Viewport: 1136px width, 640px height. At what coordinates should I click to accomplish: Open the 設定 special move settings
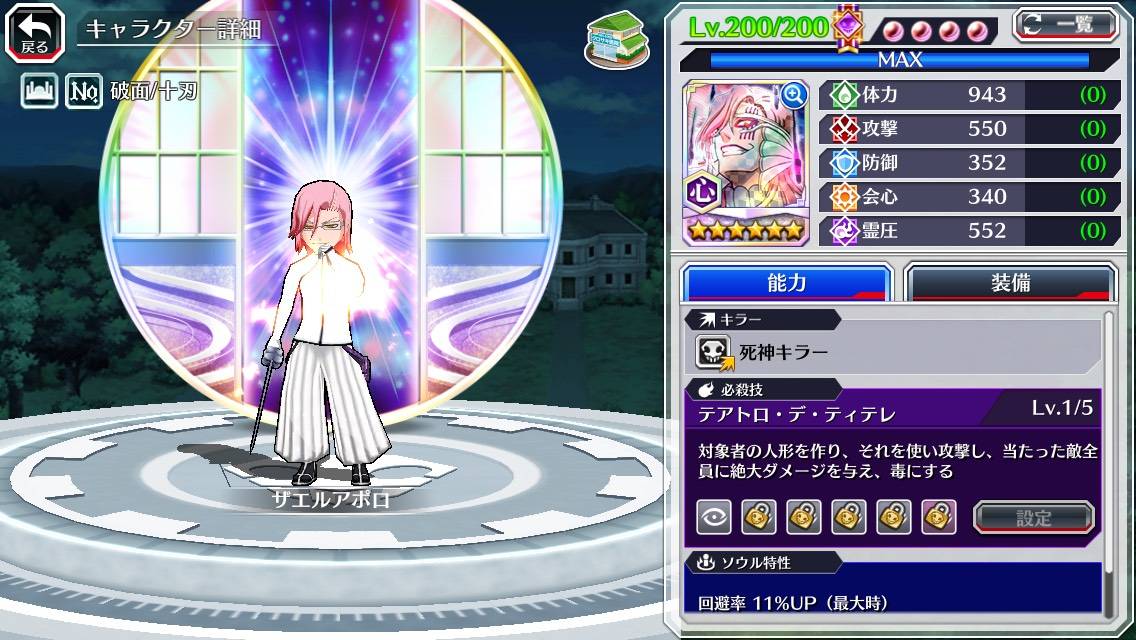(x=1034, y=518)
